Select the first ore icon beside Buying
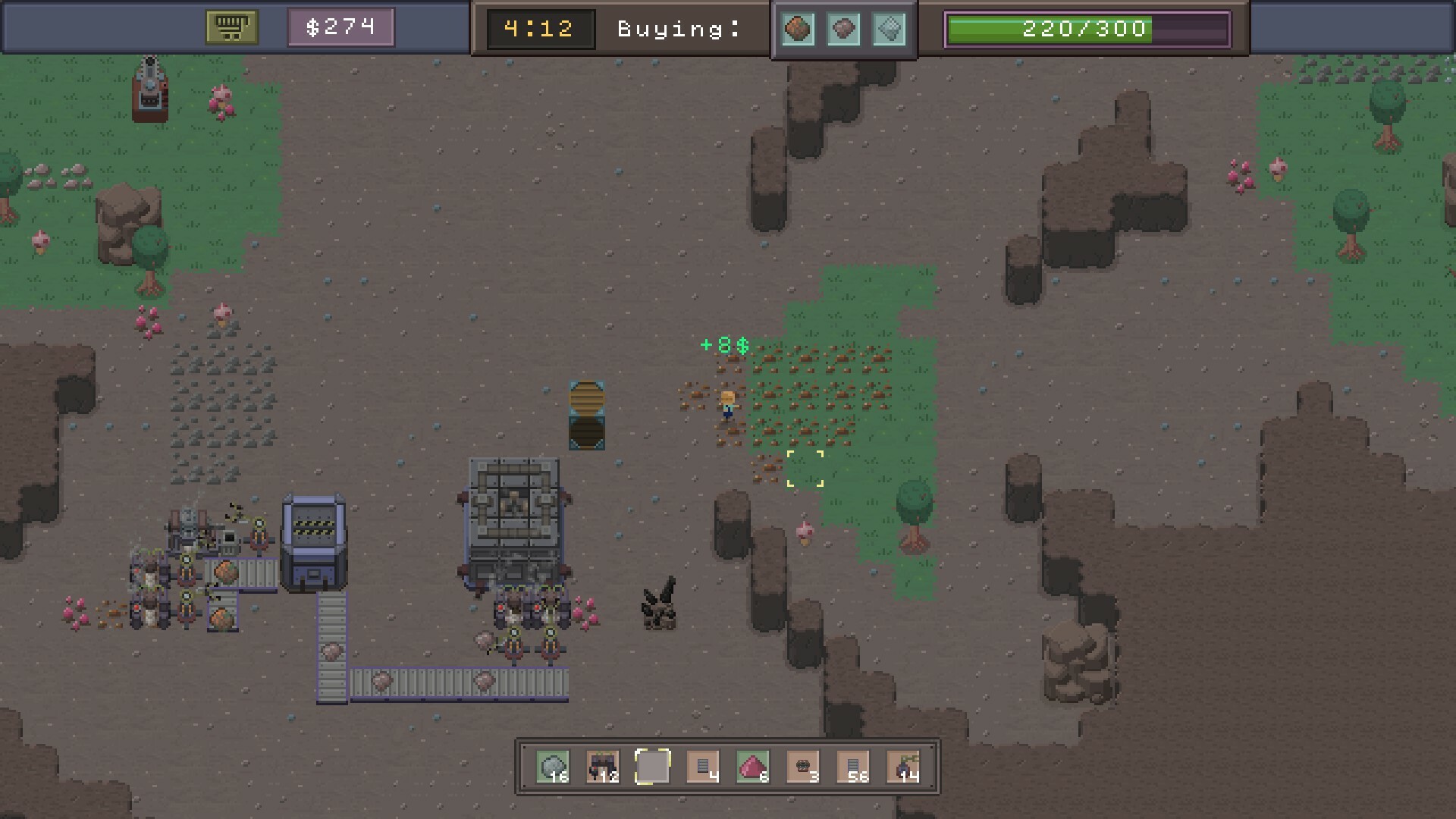Viewport: 1456px width, 819px height. [x=799, y=29]
